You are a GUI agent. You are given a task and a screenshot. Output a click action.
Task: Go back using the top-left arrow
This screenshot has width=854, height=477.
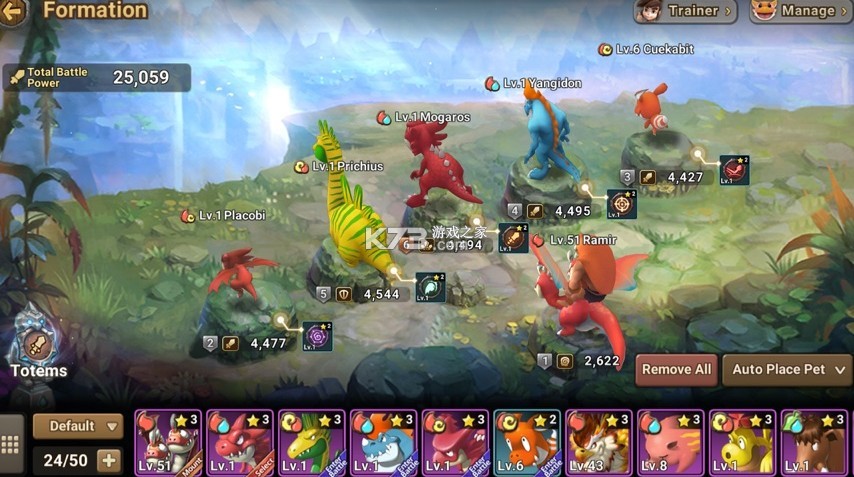coord(12,12)
